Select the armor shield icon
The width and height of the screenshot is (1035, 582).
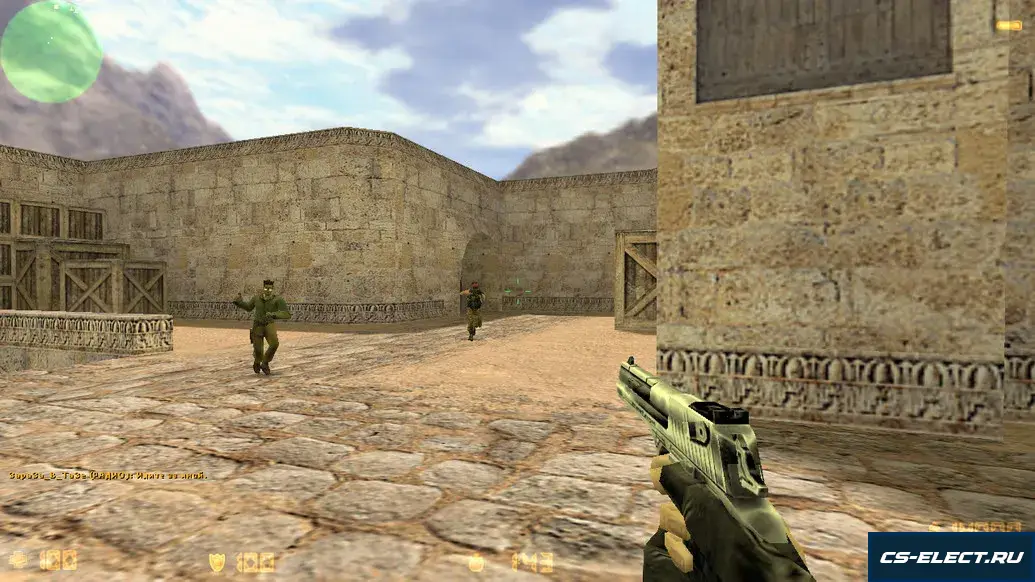[x=217, y=562]
